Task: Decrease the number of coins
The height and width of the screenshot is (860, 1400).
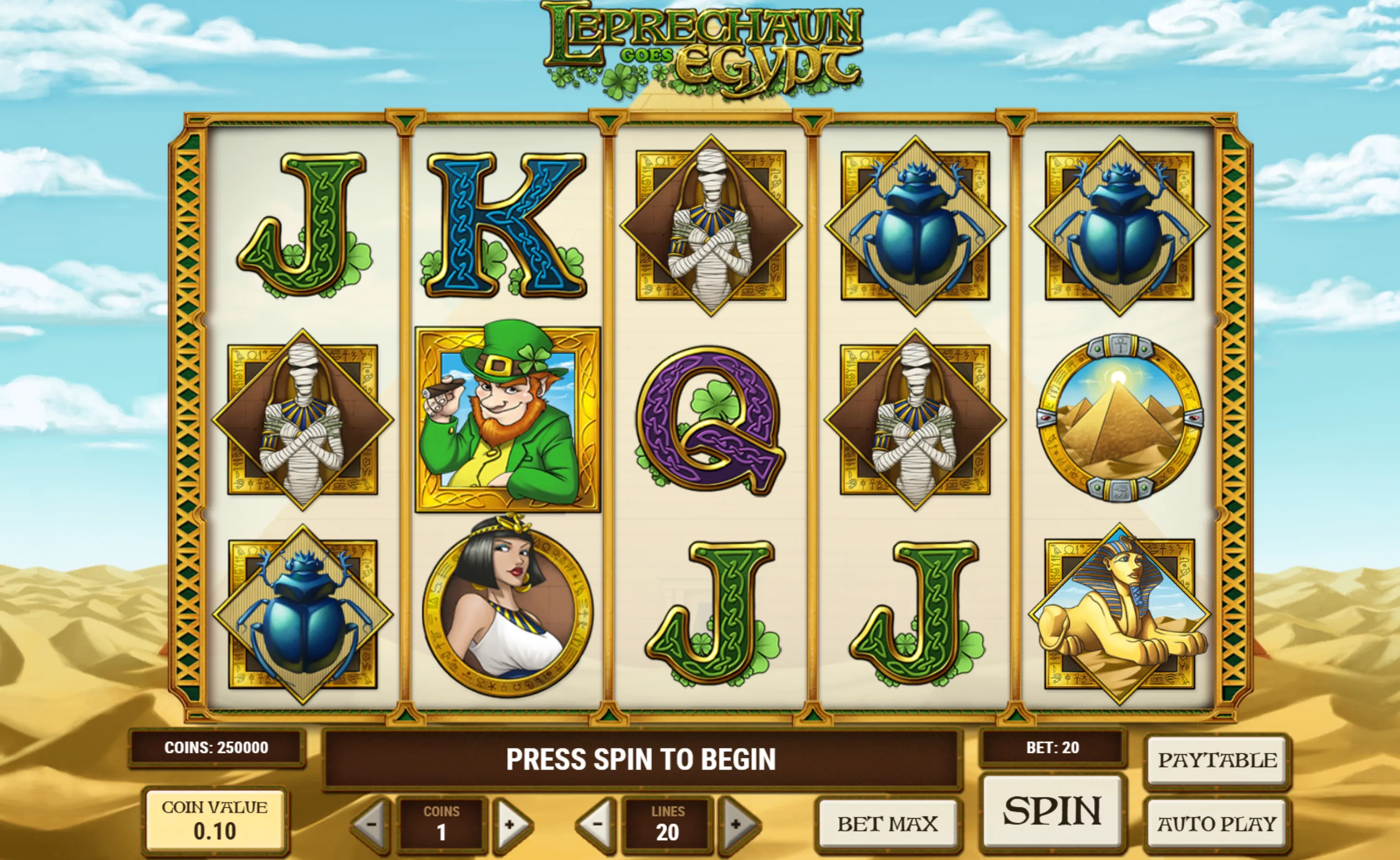Action: pyautogui.click(x=372, y=824)
